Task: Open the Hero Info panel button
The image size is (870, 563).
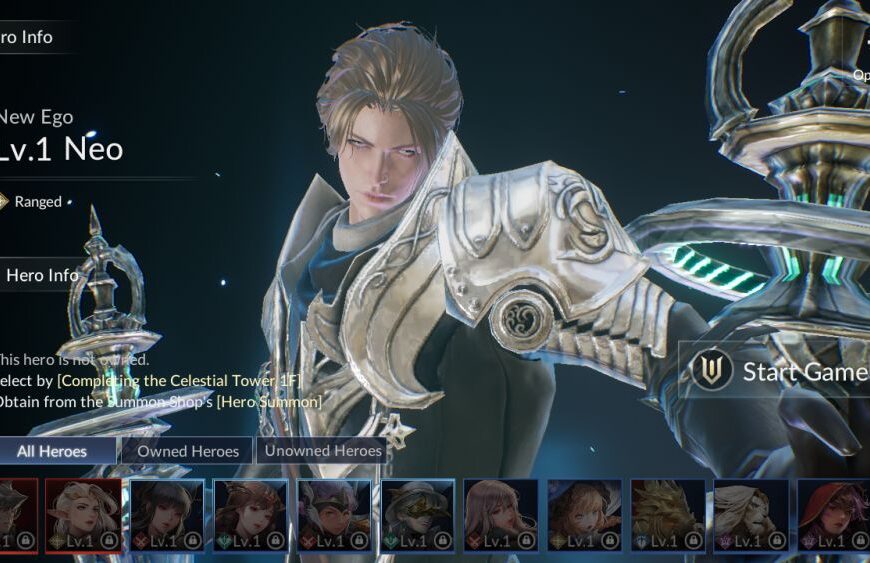Action: pyautogui.click(x=42, y=275)
